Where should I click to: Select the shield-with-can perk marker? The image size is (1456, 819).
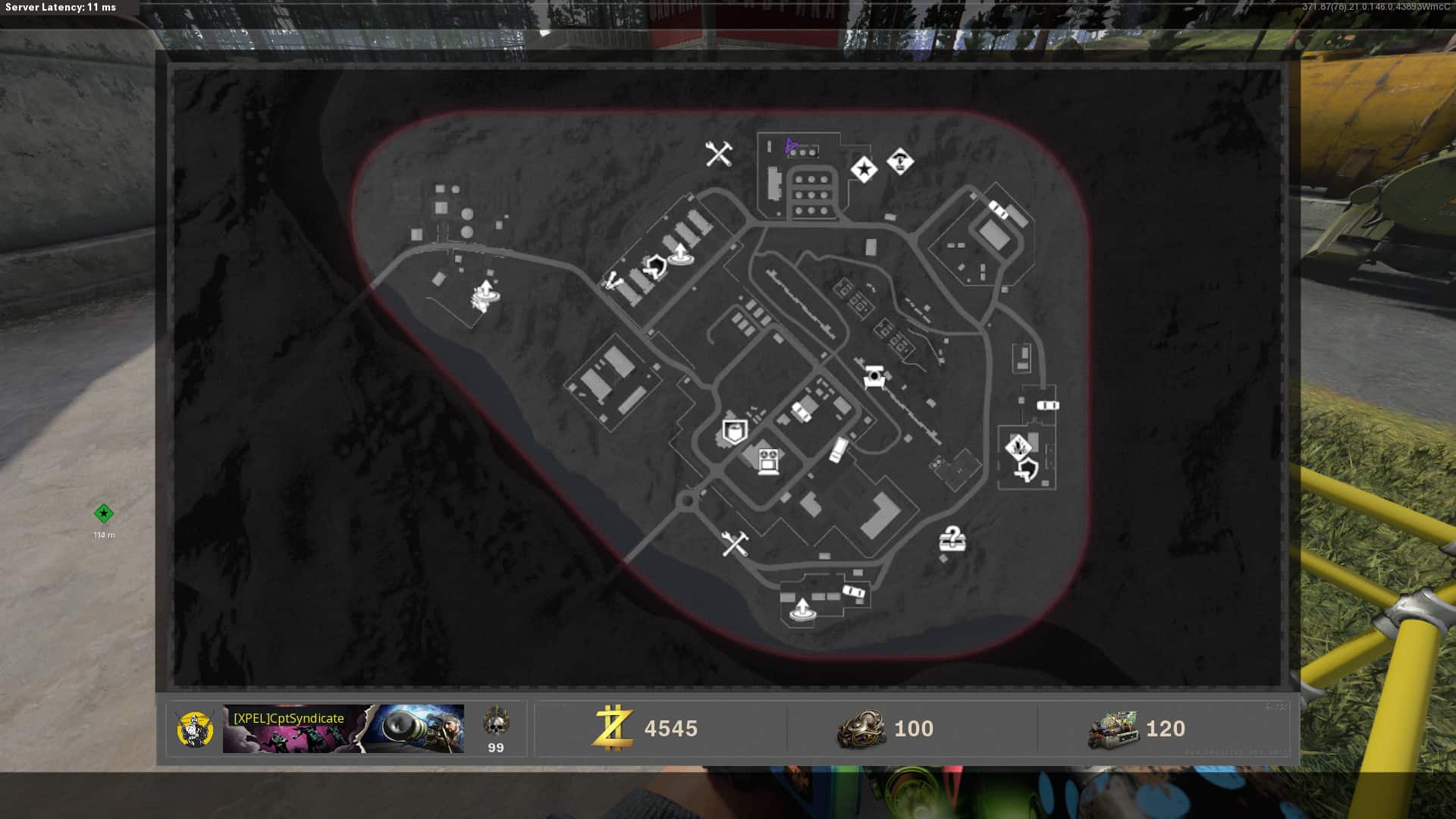coord(733,432)
